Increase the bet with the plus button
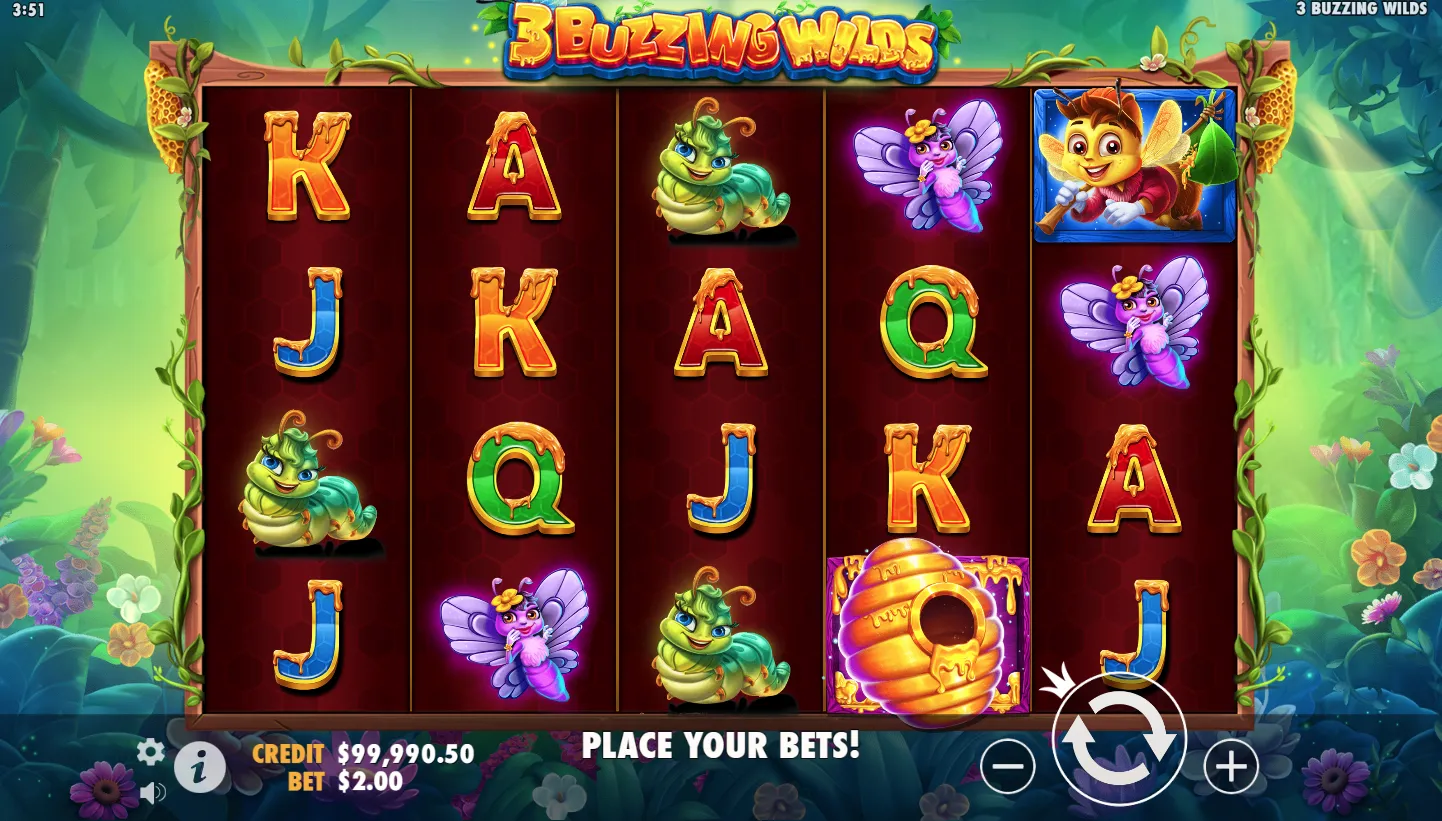Image resolution: width=1442 pixels, height=821 pixels. [x=1230, y=767]
